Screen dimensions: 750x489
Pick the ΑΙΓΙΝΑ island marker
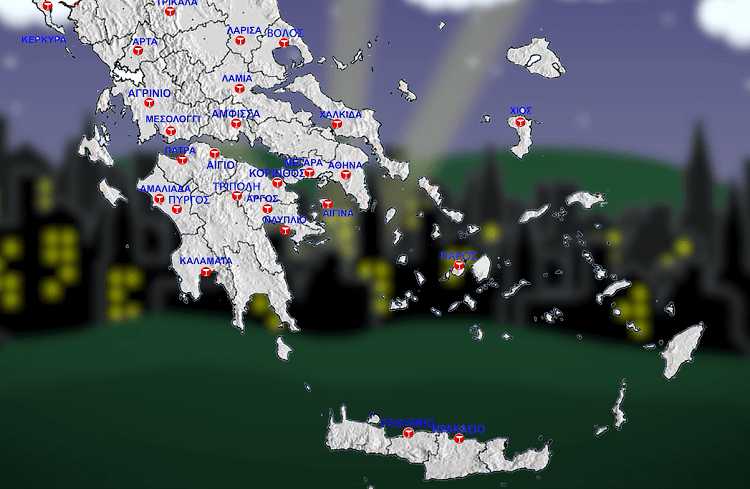(327, 204)
